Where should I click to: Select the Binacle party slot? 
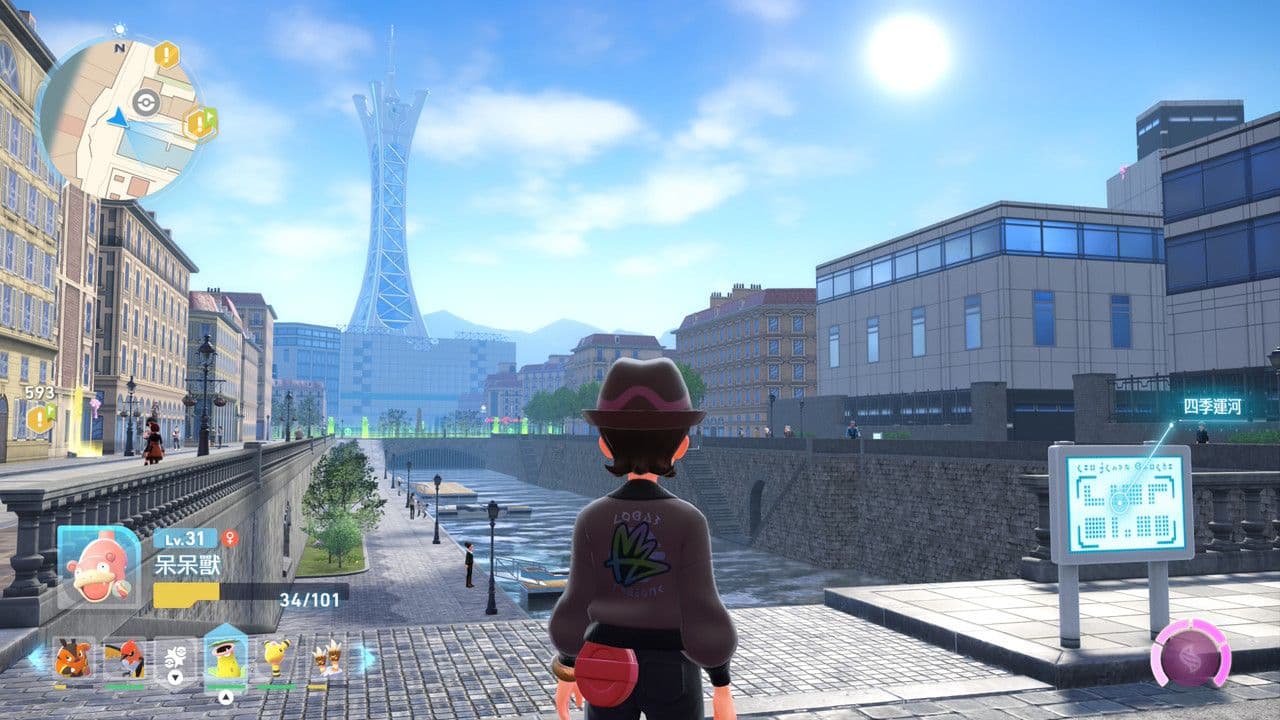326,659
